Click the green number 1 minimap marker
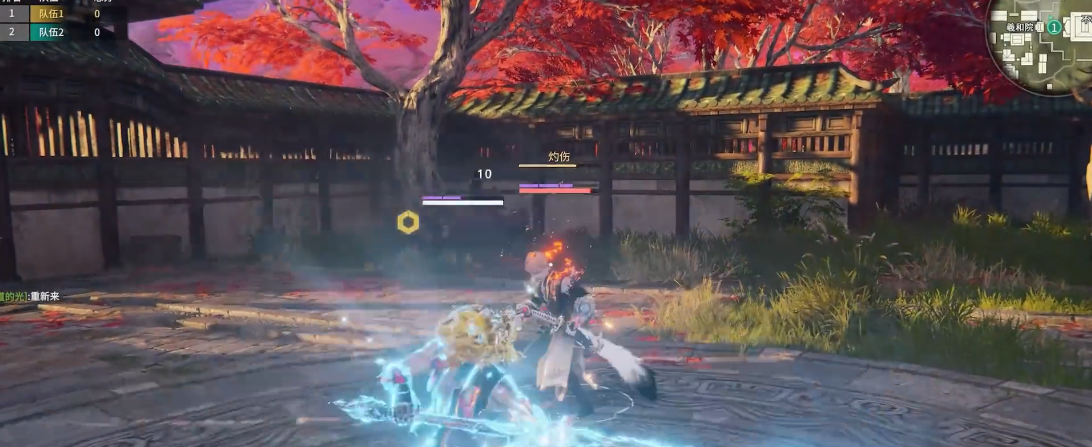The height and width of the screenshot is (447, 1092). tap(1054, 27)
